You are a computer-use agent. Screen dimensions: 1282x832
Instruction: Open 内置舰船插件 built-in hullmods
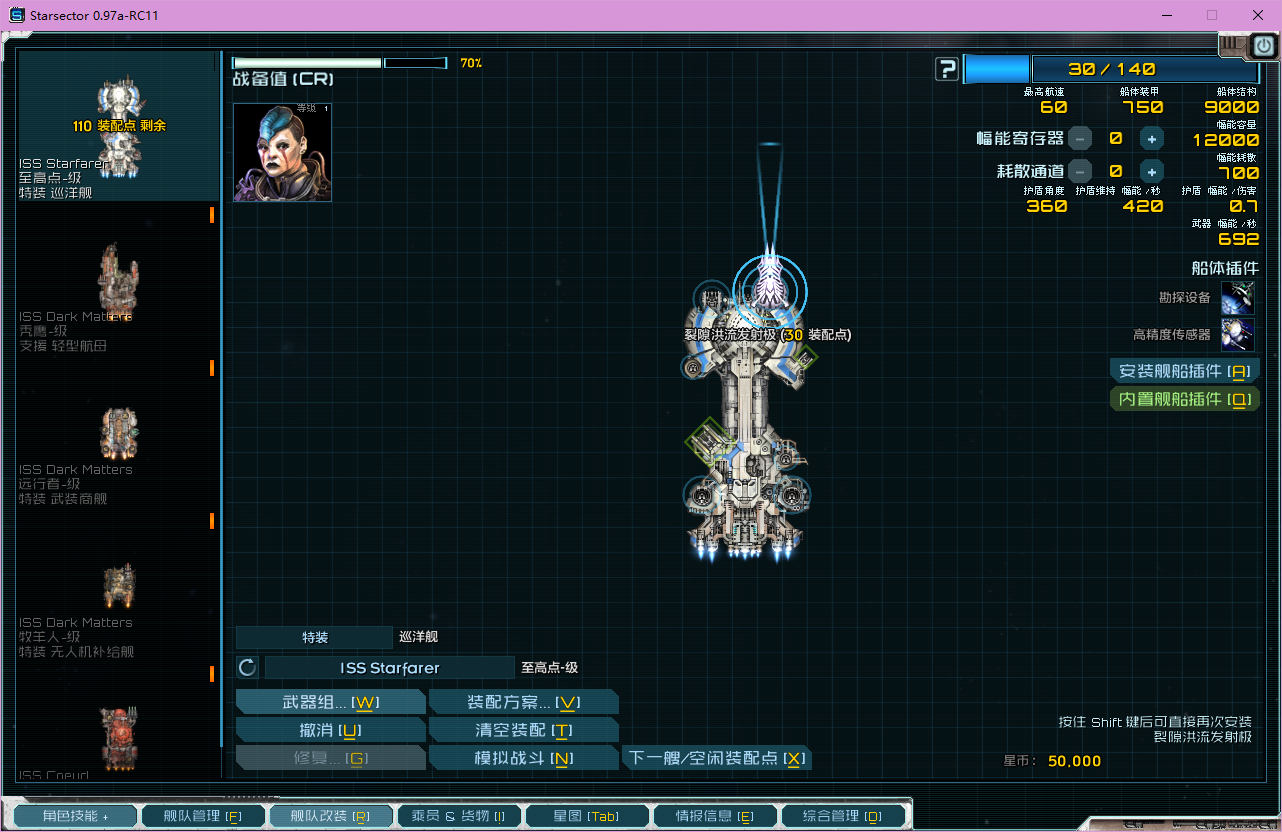[x=1184, y=399]
